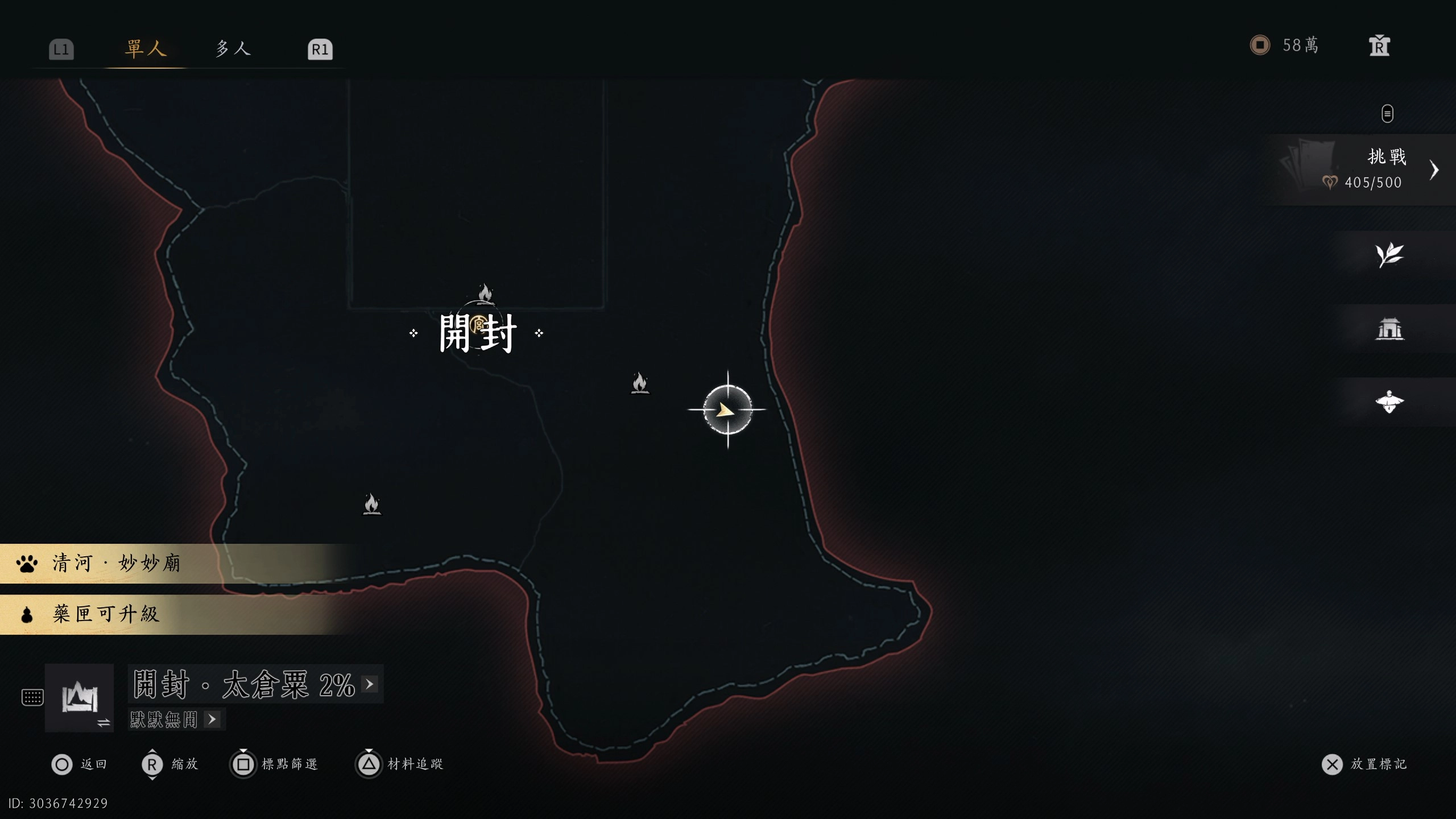Switch region with the map thumbnail
The image size is (1456, 819).
[x=79, y=697]
